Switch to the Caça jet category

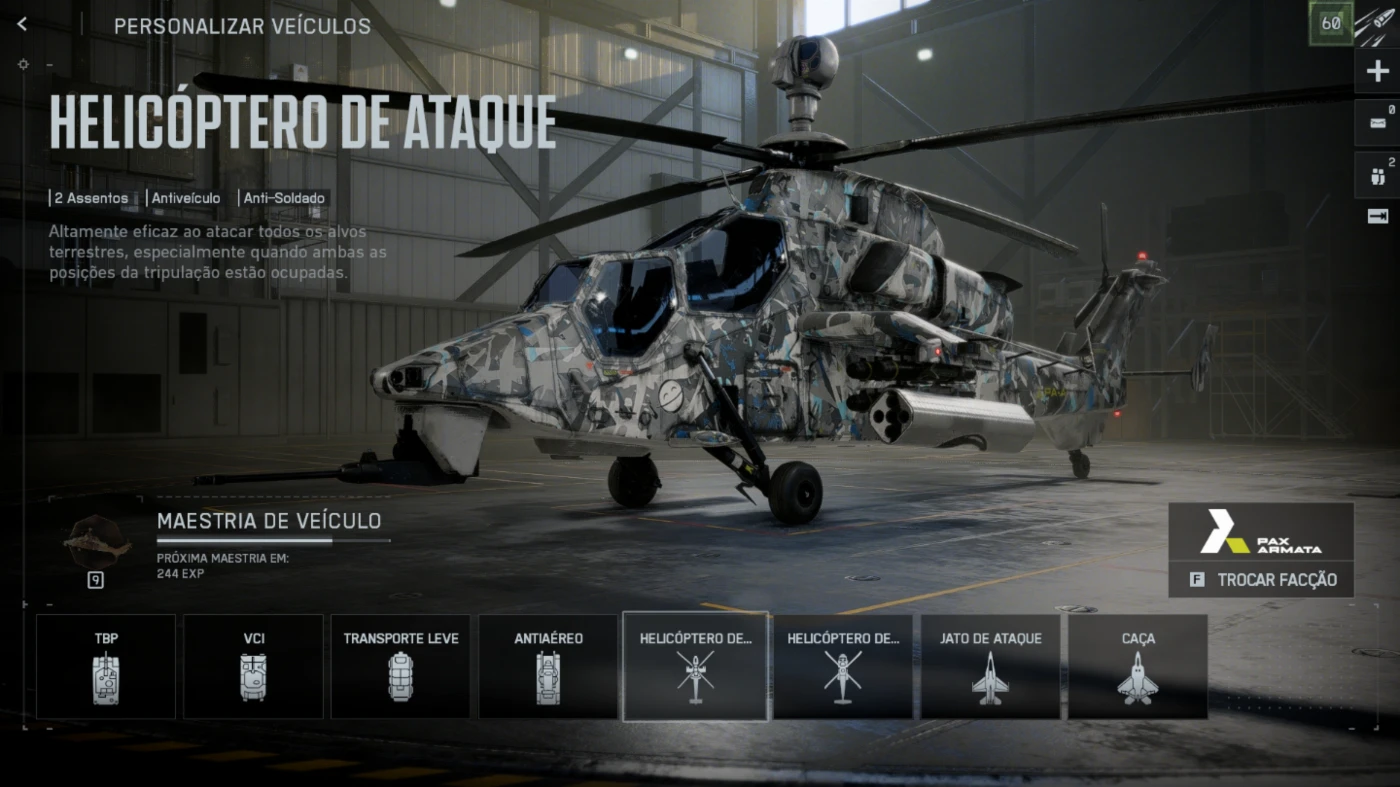tap(1138, 666)
